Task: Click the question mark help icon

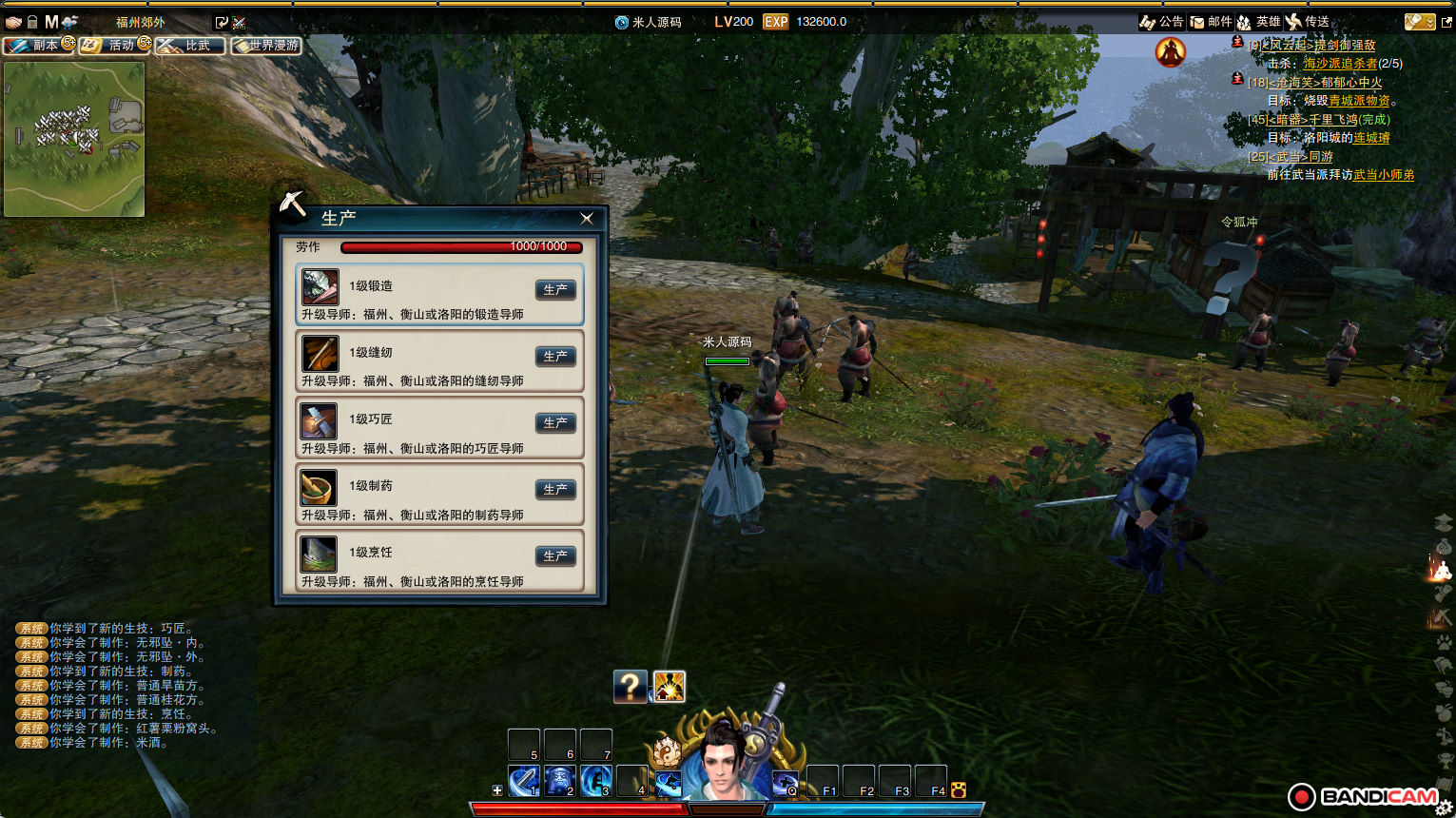Action: coord(630,686)
